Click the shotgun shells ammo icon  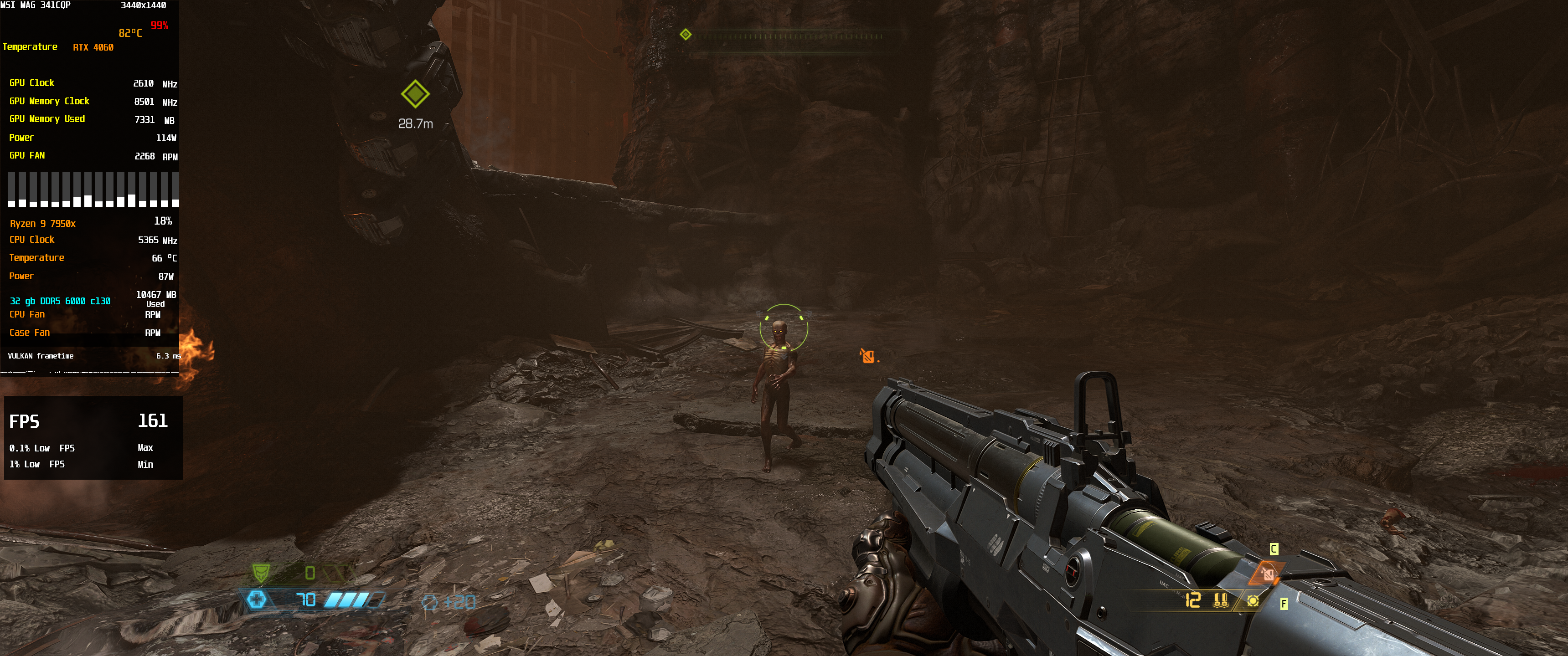tap(1220, 600)
